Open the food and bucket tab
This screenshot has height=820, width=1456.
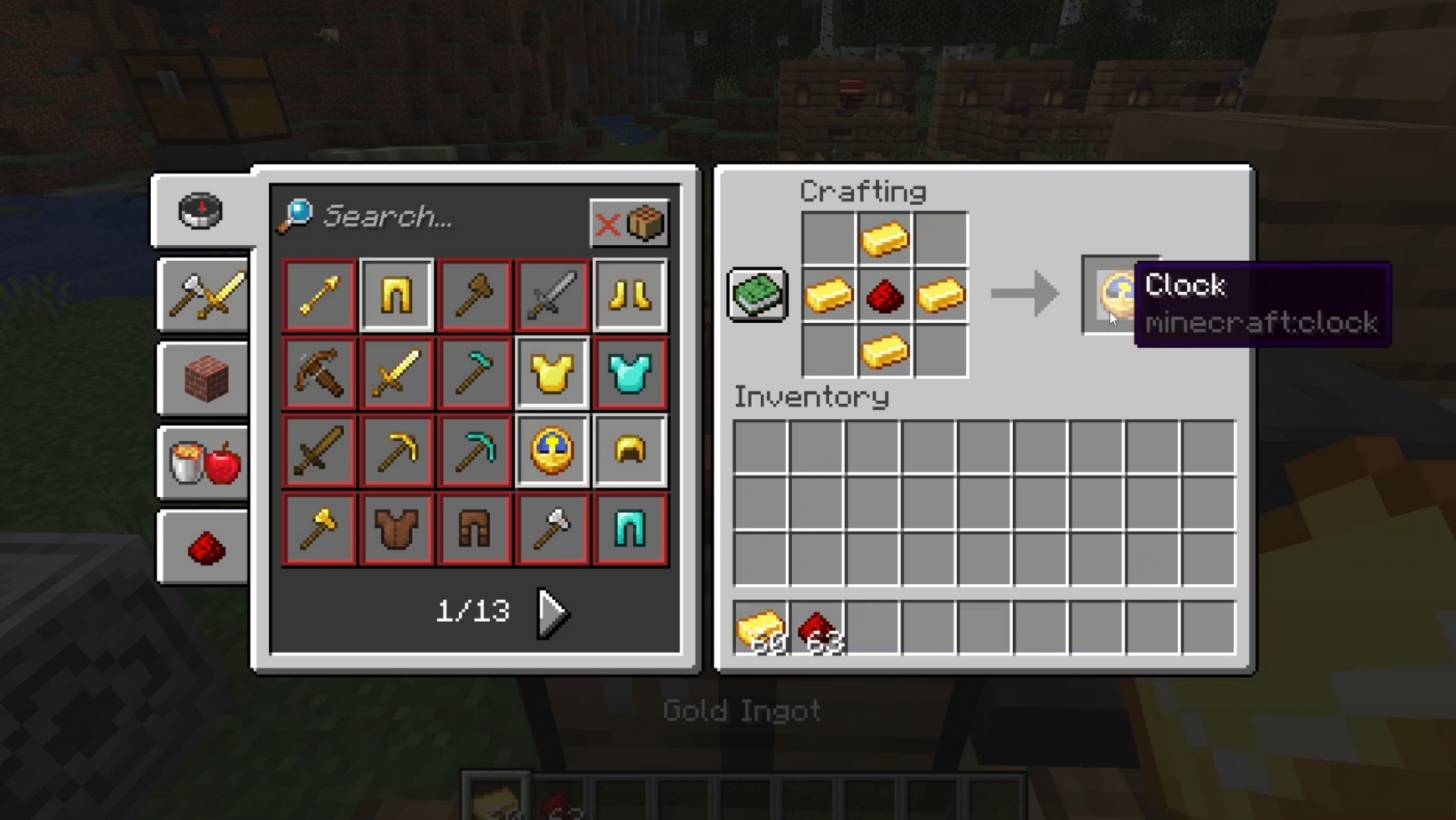pos(203,462)
